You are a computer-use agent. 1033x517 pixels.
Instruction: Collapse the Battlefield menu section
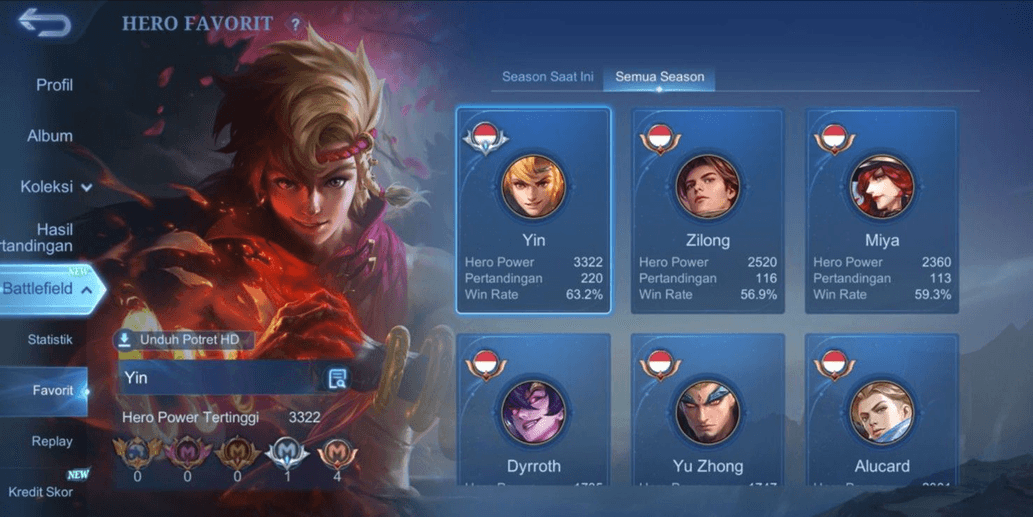50,289
